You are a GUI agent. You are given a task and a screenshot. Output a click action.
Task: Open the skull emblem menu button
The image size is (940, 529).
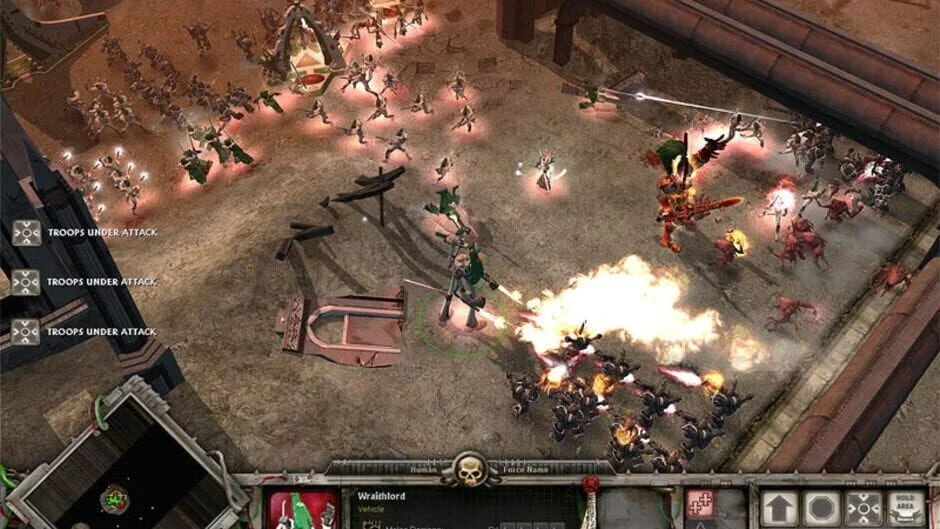pyautogui.click(x=469, y=468)
